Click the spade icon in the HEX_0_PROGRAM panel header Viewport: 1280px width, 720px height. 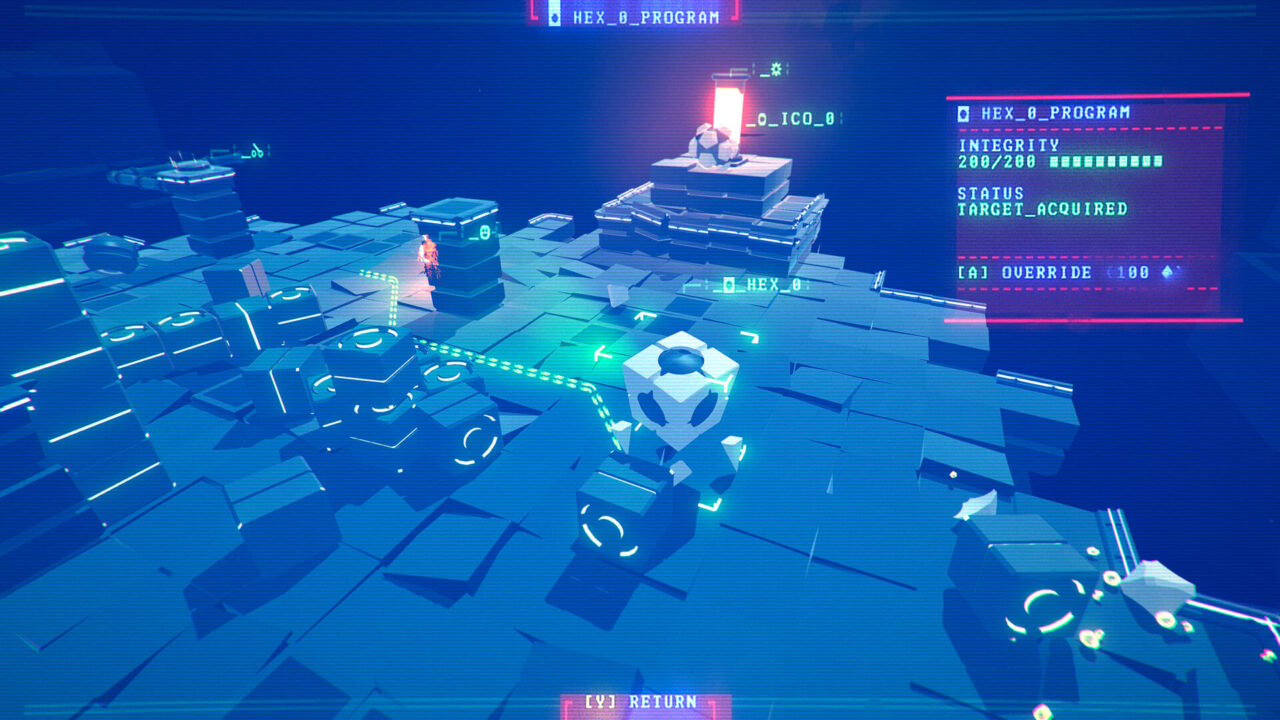[963, 113]
